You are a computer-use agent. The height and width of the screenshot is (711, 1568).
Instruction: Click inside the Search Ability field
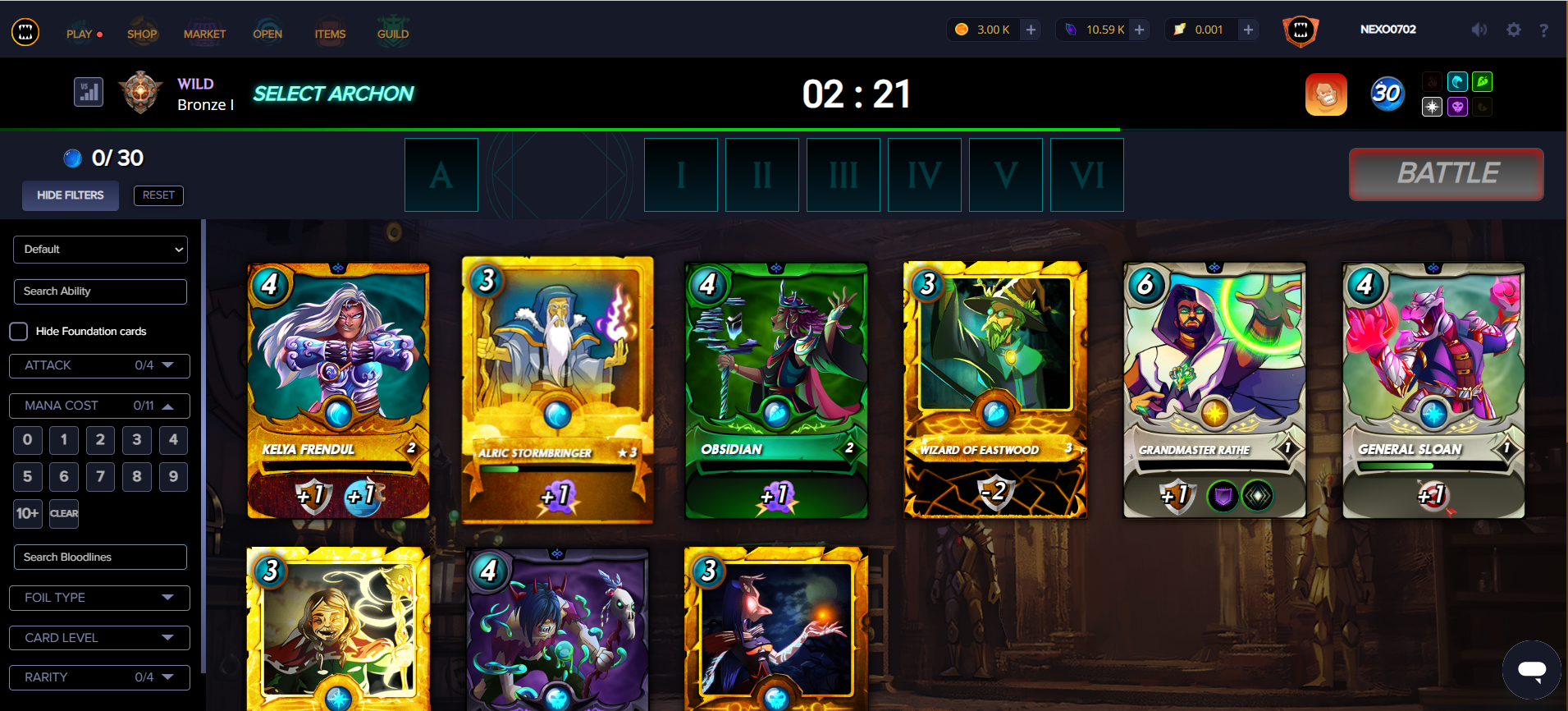coord(100,291)
